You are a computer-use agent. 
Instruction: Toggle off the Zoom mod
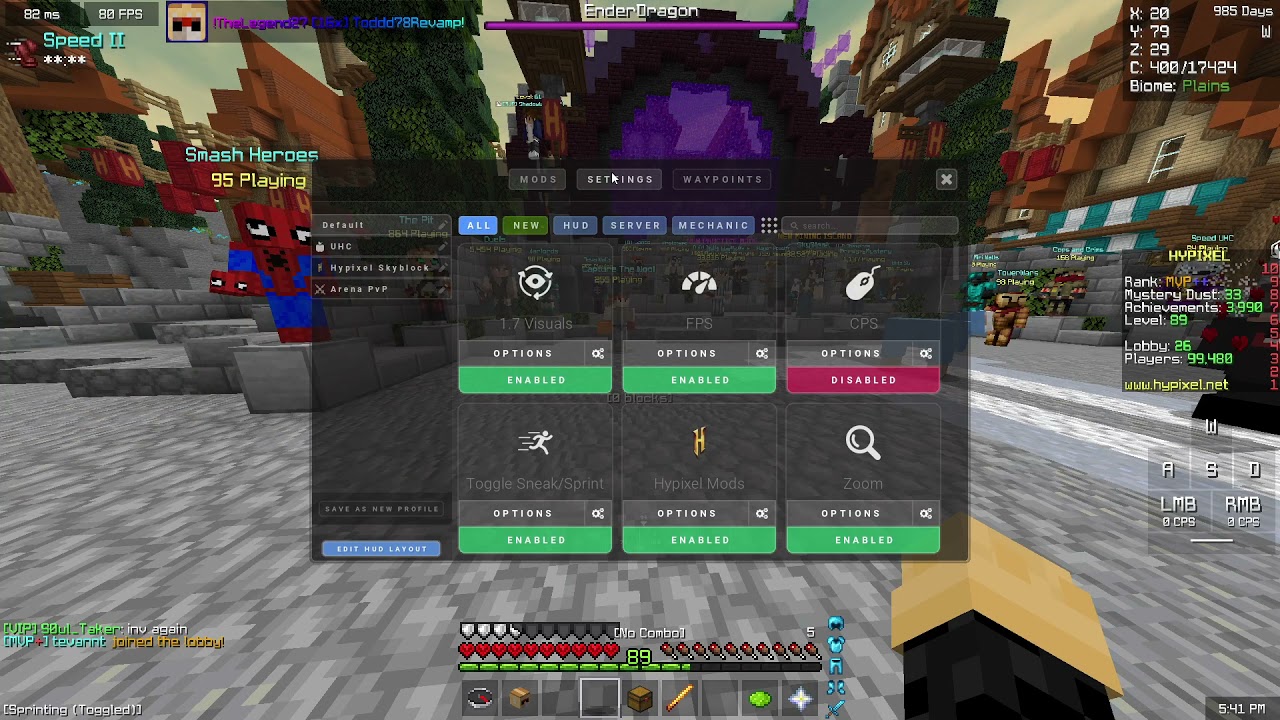[x=863, y=540]
